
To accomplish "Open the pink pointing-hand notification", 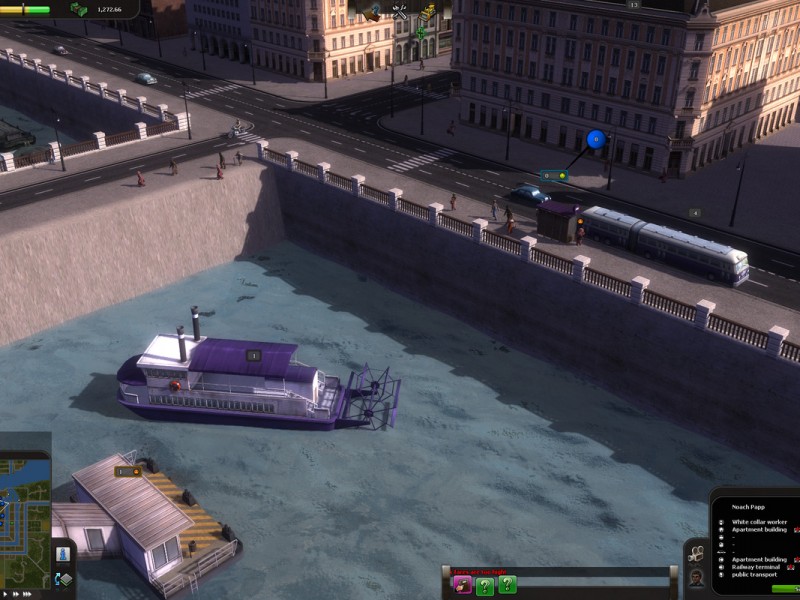I will click(x=462, y=585).
